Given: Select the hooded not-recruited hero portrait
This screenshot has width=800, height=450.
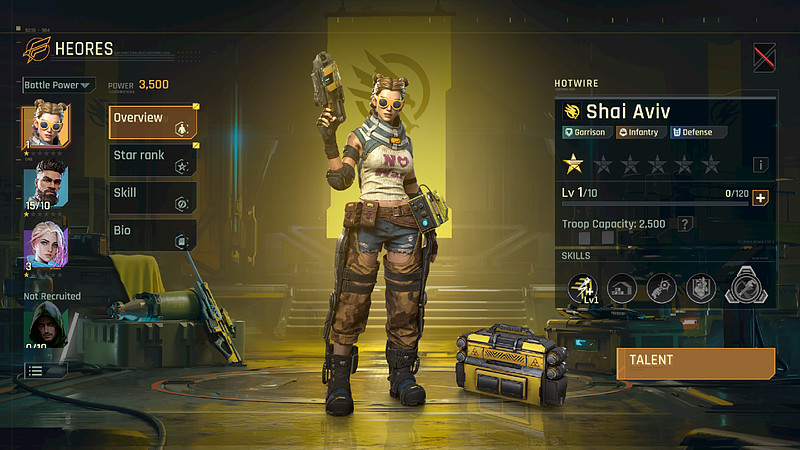Looking at the screenshot, I should pos(45,325).
